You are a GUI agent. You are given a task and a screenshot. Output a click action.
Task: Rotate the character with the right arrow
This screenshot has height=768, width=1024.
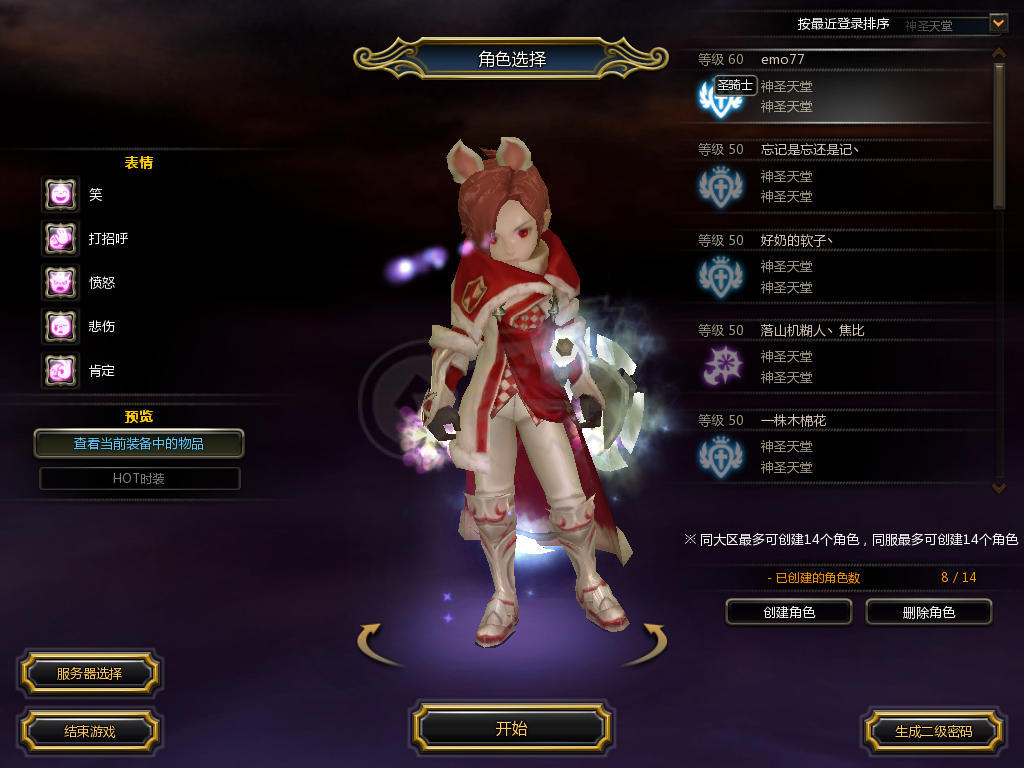coord(647,644)
